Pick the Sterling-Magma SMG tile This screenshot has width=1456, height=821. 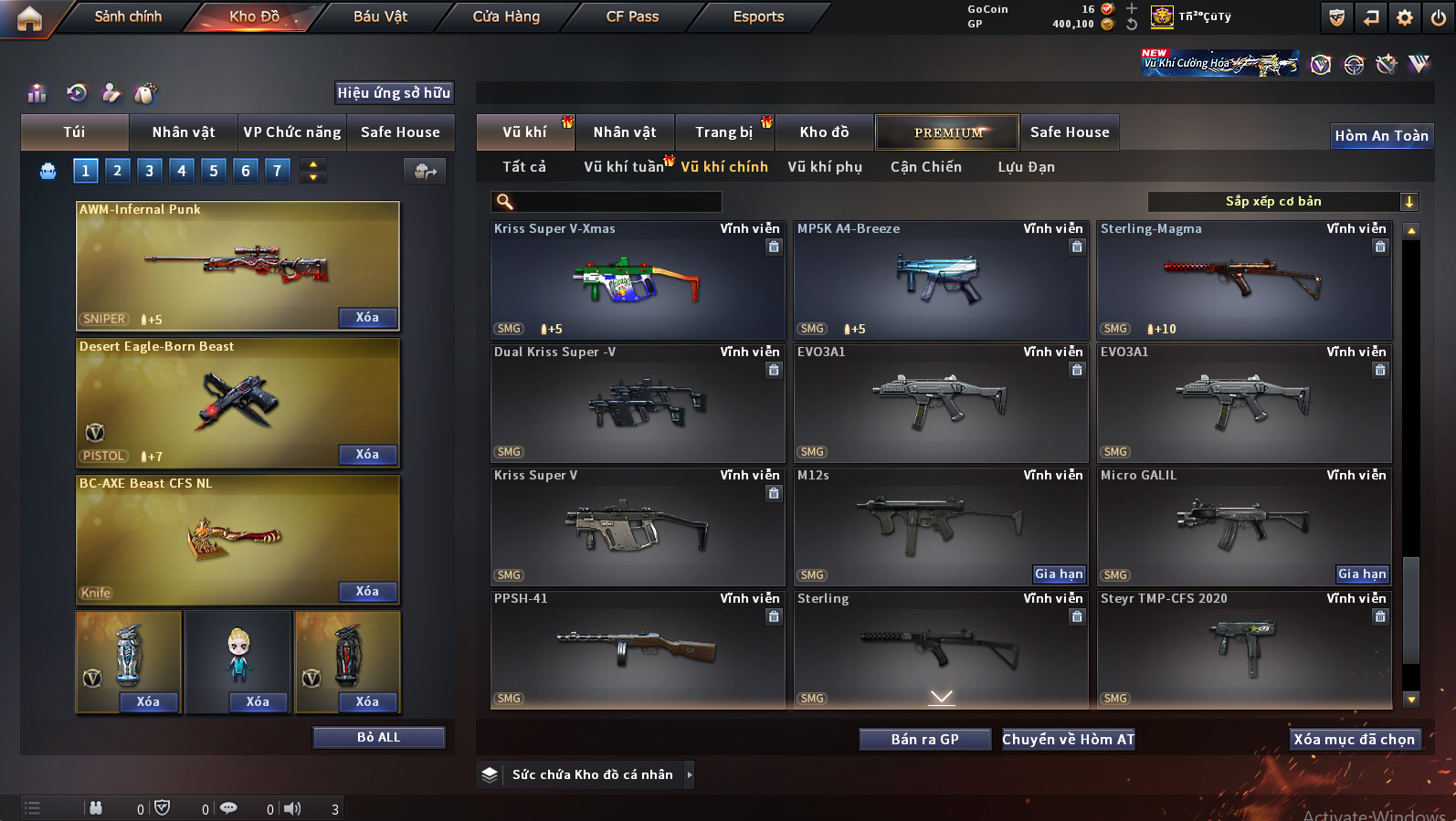[1243, 279]
